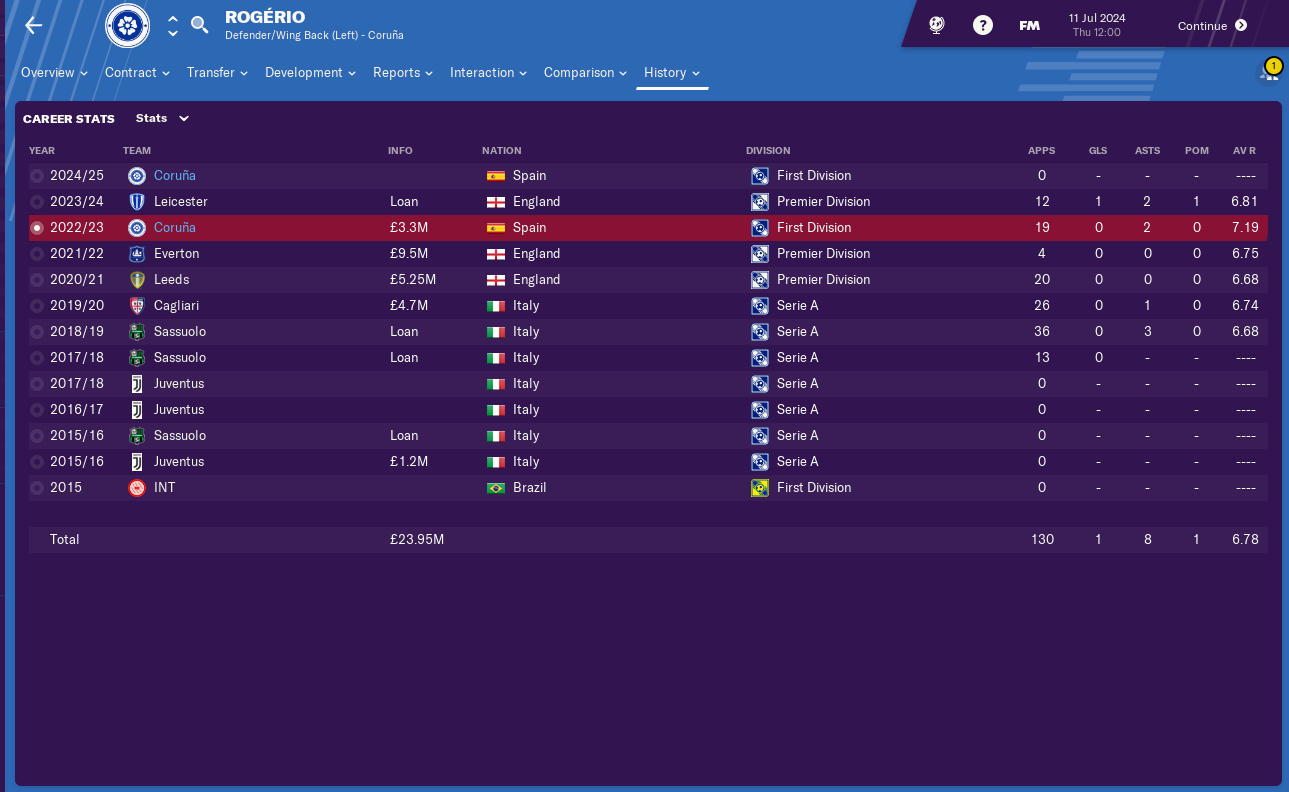Click the Coruña club badge in header
This screenshot has height=792, width=1289.
pos(128,26)
